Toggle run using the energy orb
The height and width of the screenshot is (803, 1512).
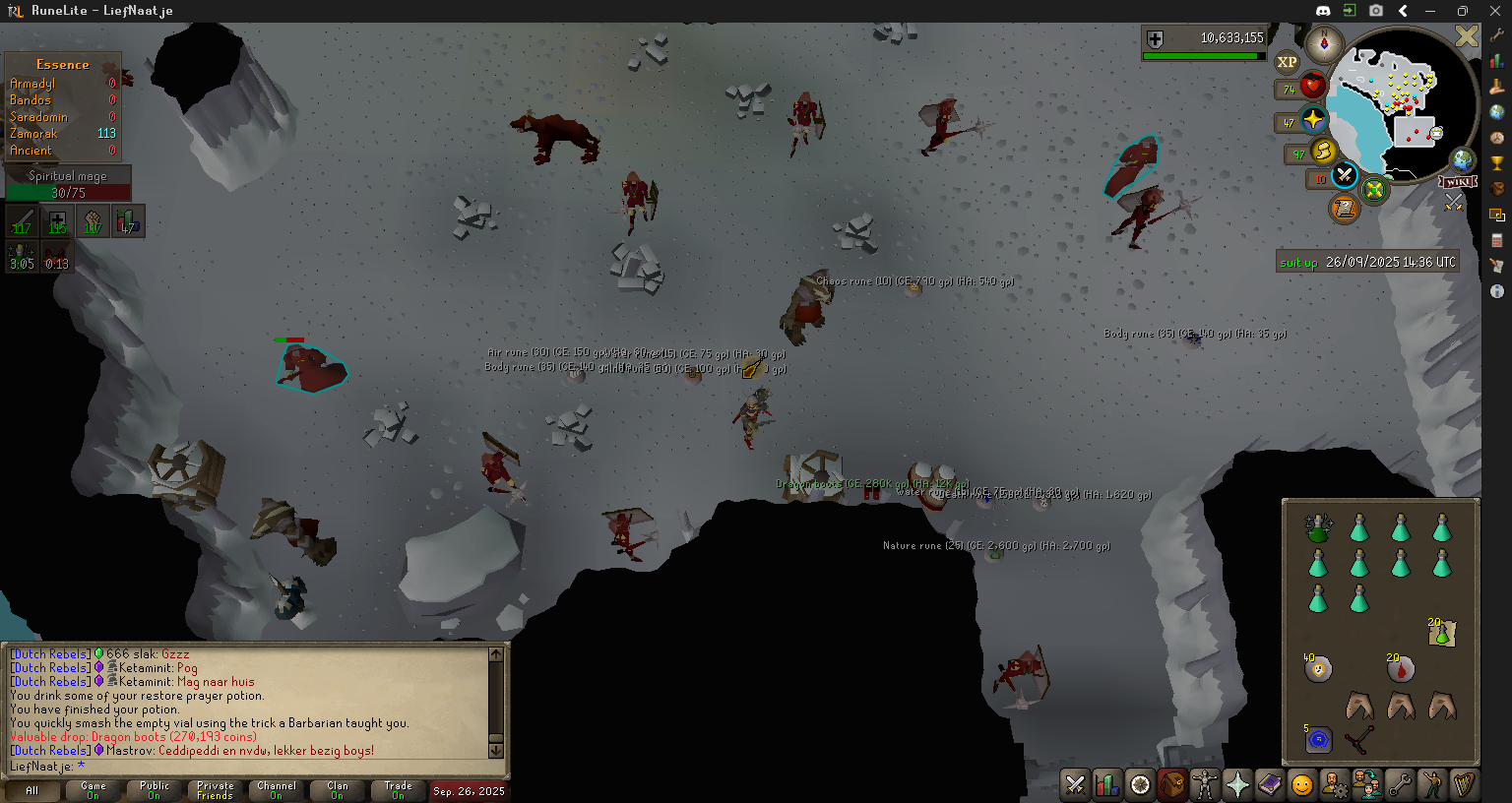(1323, 151)
